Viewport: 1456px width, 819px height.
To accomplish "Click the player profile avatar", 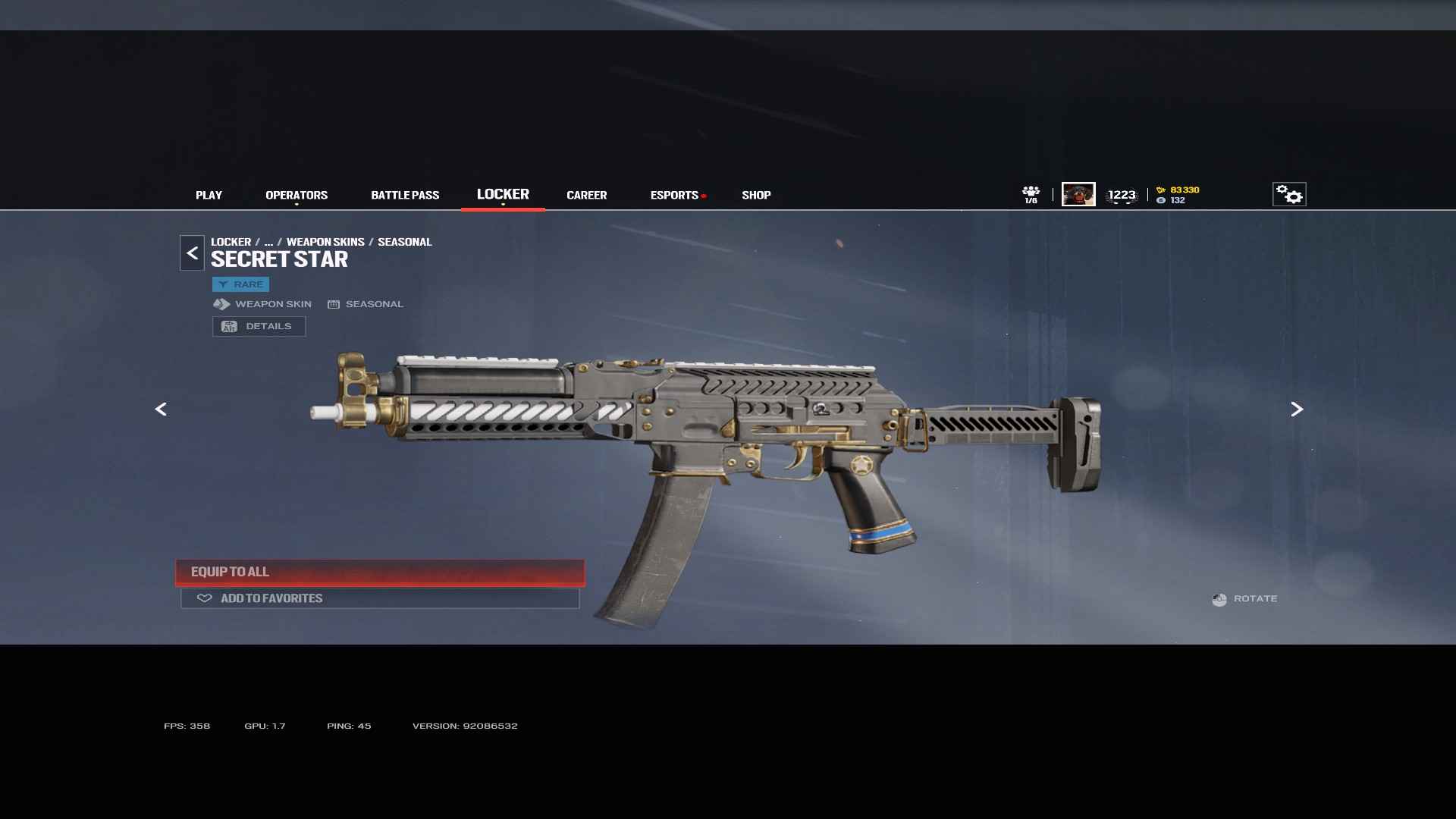I will point(1078,194).
